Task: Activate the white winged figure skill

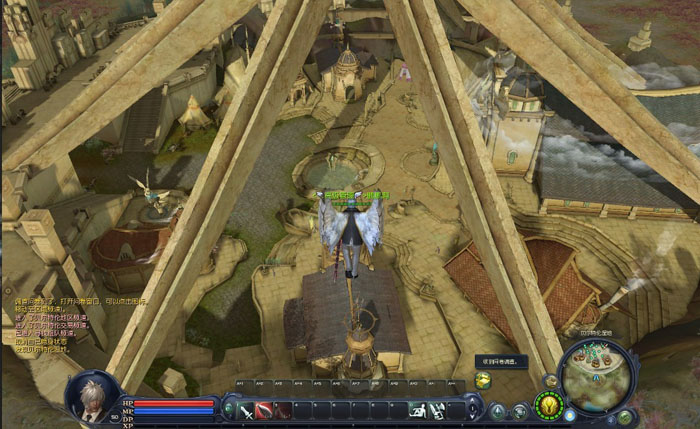Action: [x=437, y=410]
